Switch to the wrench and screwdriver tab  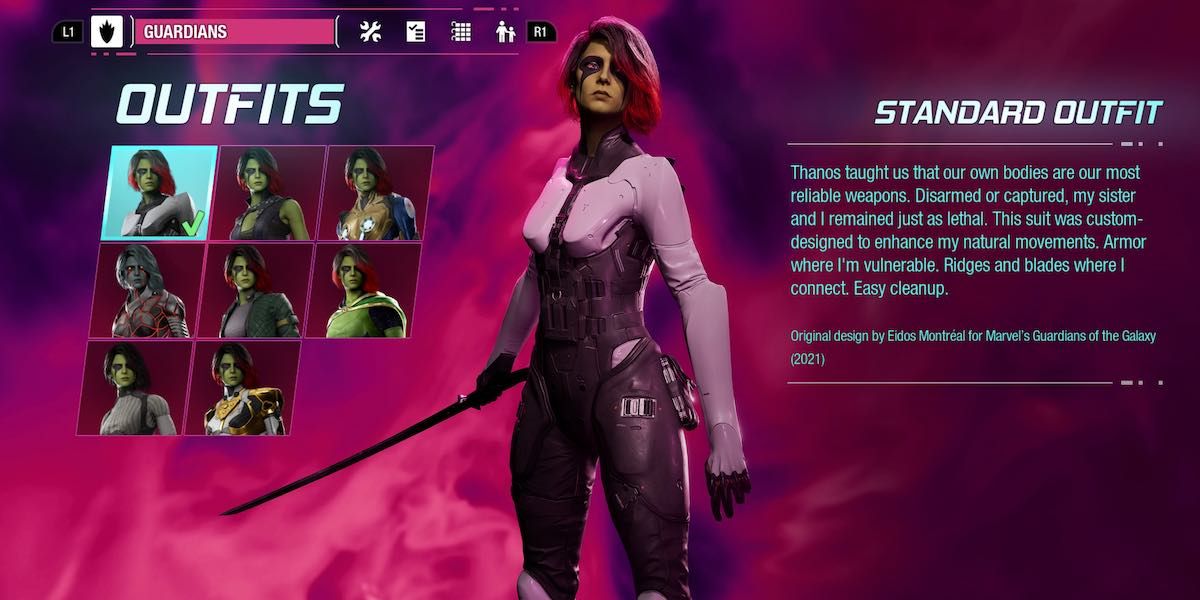tap(371, 32)
